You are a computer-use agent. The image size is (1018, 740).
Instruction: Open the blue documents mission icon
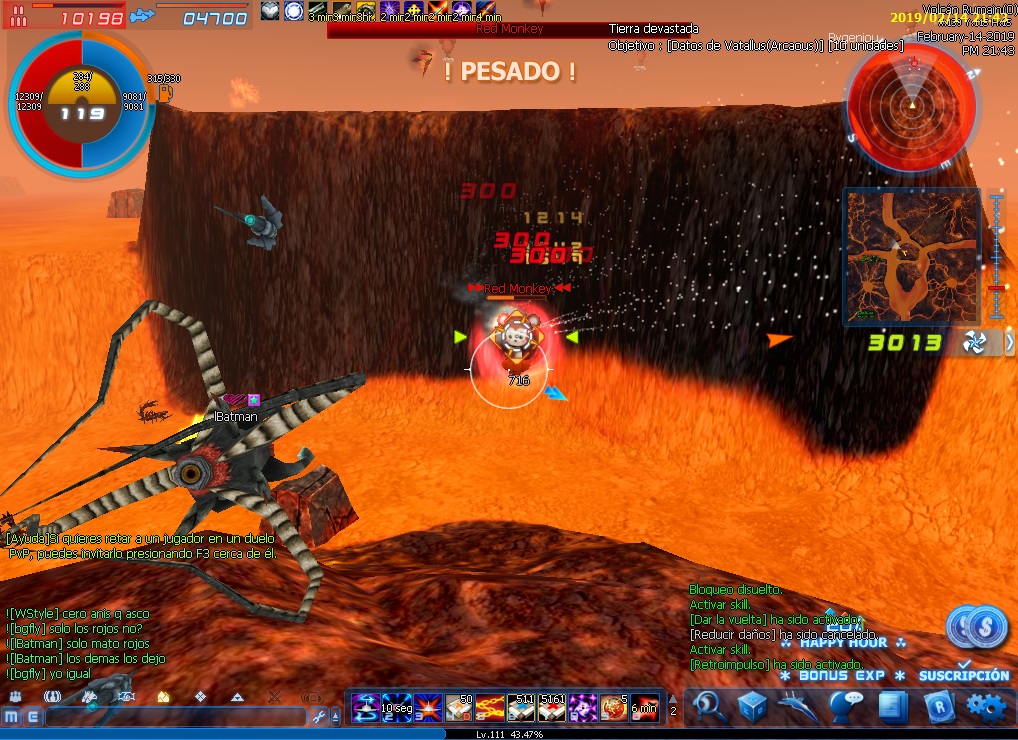pos(892,707)
